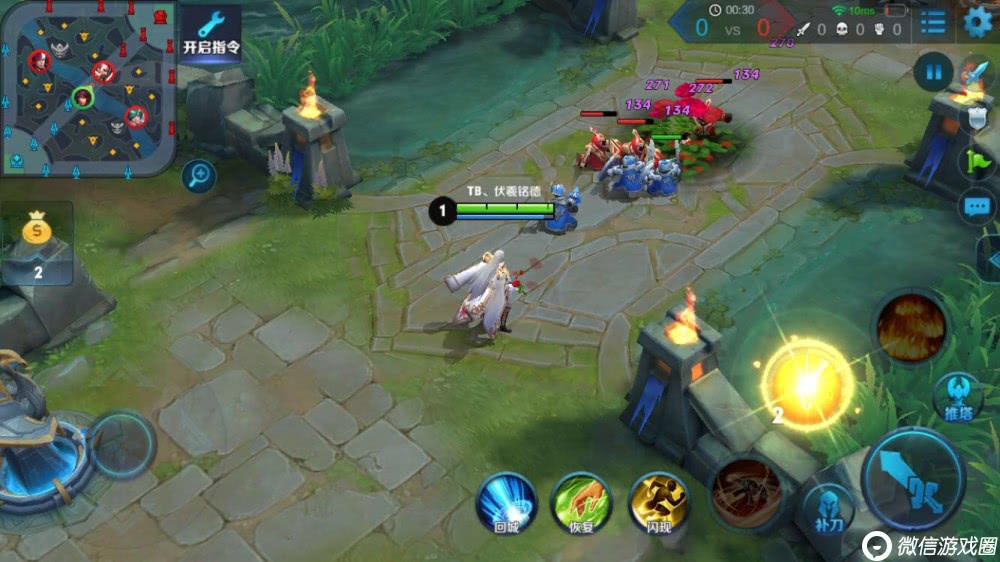
Task: Use the 回城 recall spell
Action: (505, 502)
